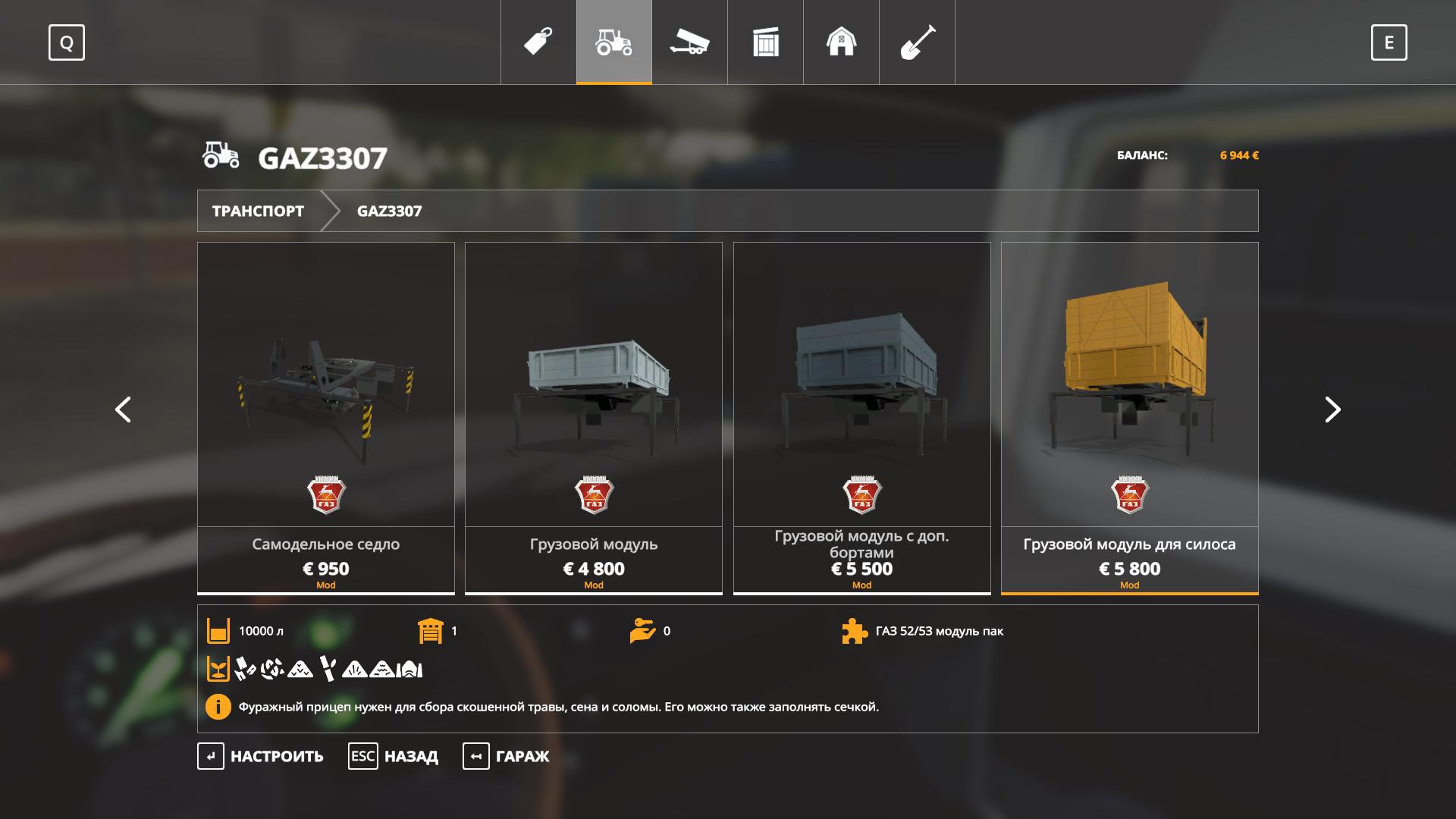Switch to the shovel landscaping tab

click(x=917, y=42)
